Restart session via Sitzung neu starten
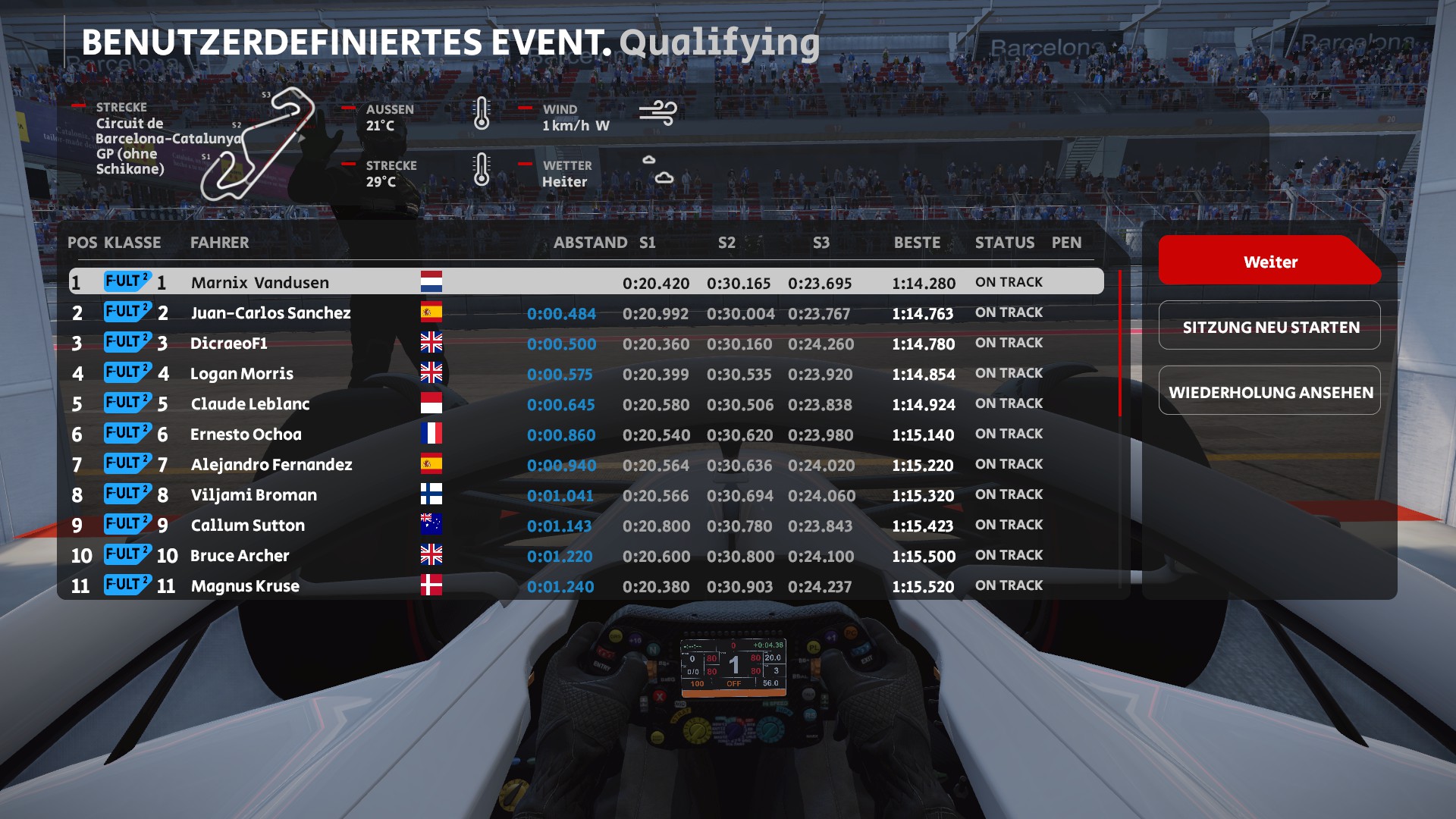The width and height of the screenshot is (1456, 819). [1269, 327]
